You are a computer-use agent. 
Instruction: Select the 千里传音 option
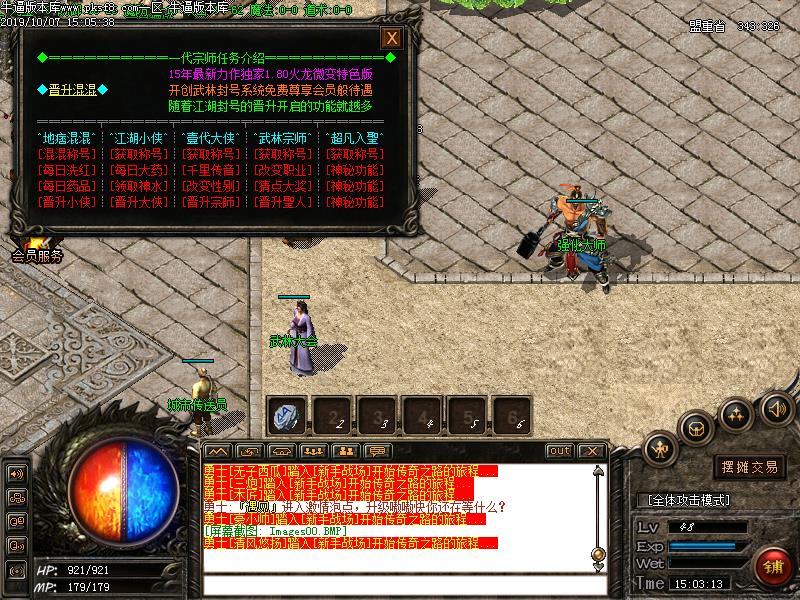tap(210, 170)
